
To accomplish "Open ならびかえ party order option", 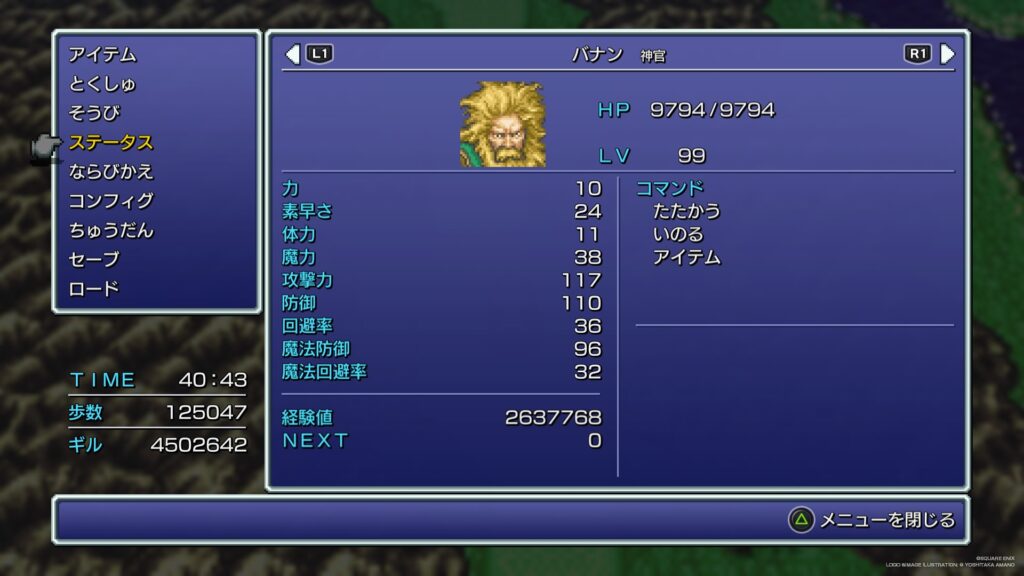I will click(111, 172).
